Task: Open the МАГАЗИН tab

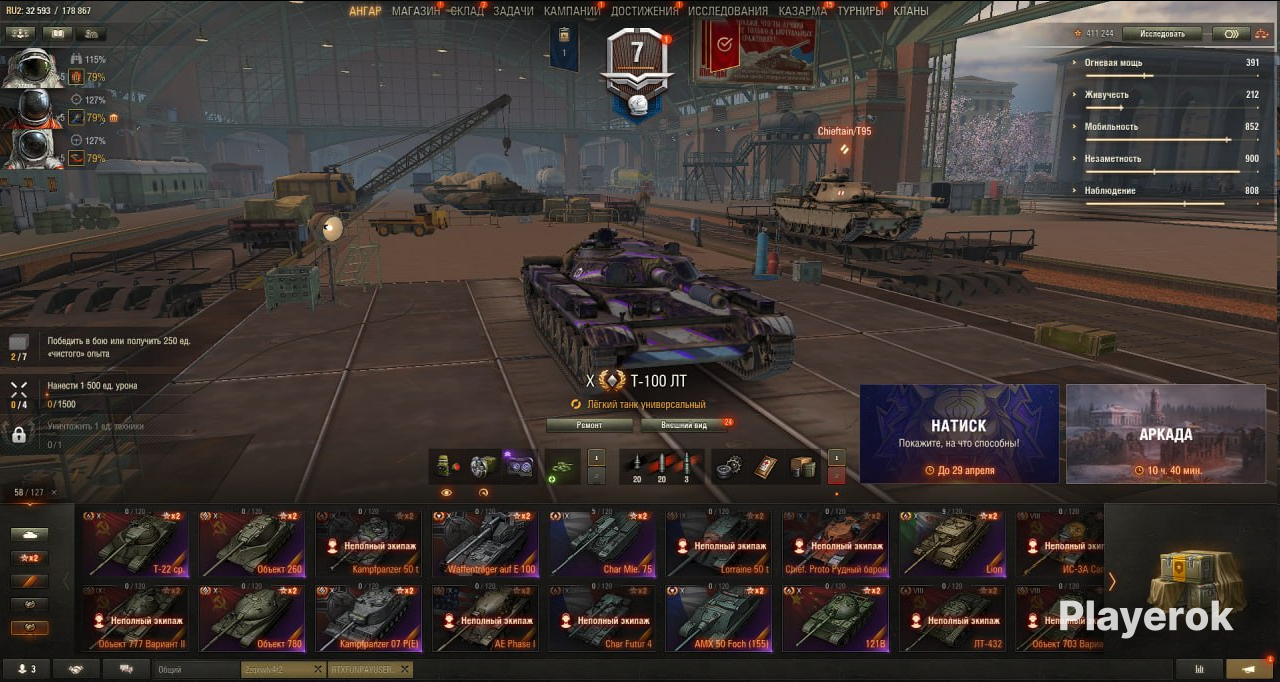Action: (415, 11)
